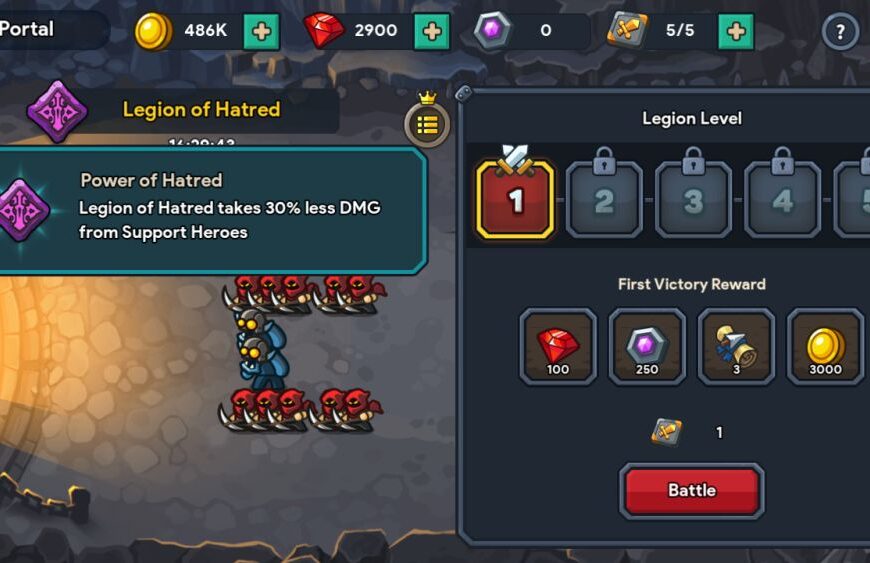Open the crowned ranking list
Viewport: 870px width, 563px height.
[427, 124]
